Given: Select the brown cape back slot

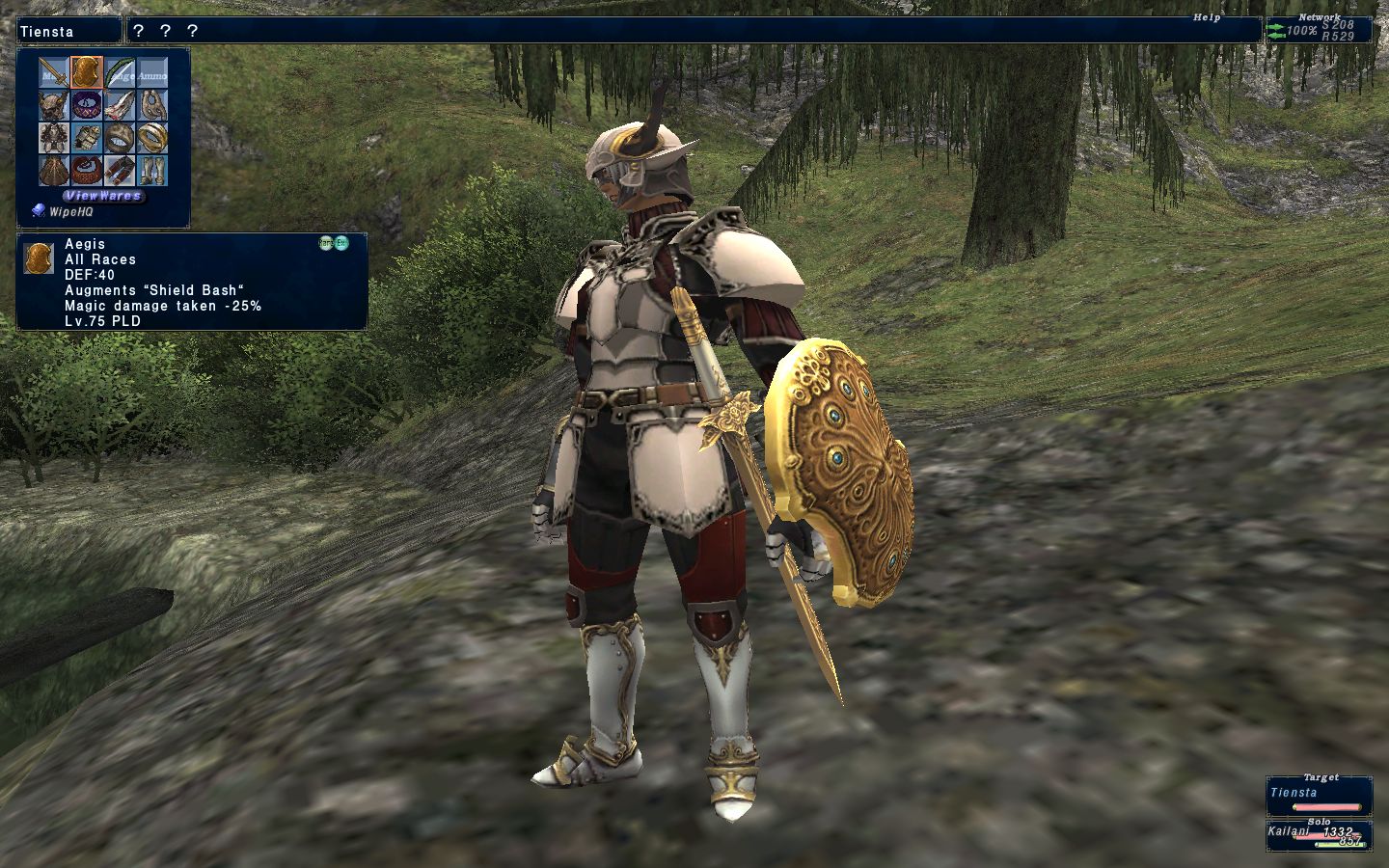Looking at the screenshot, I should pyautogui.click(x=53, y=171).
